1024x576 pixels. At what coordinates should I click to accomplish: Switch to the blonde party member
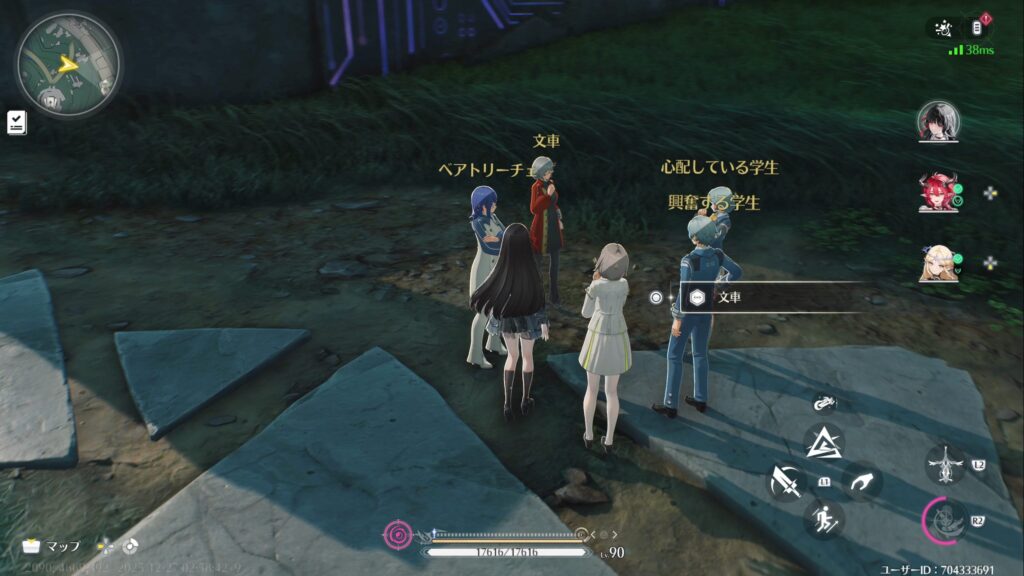937,263
